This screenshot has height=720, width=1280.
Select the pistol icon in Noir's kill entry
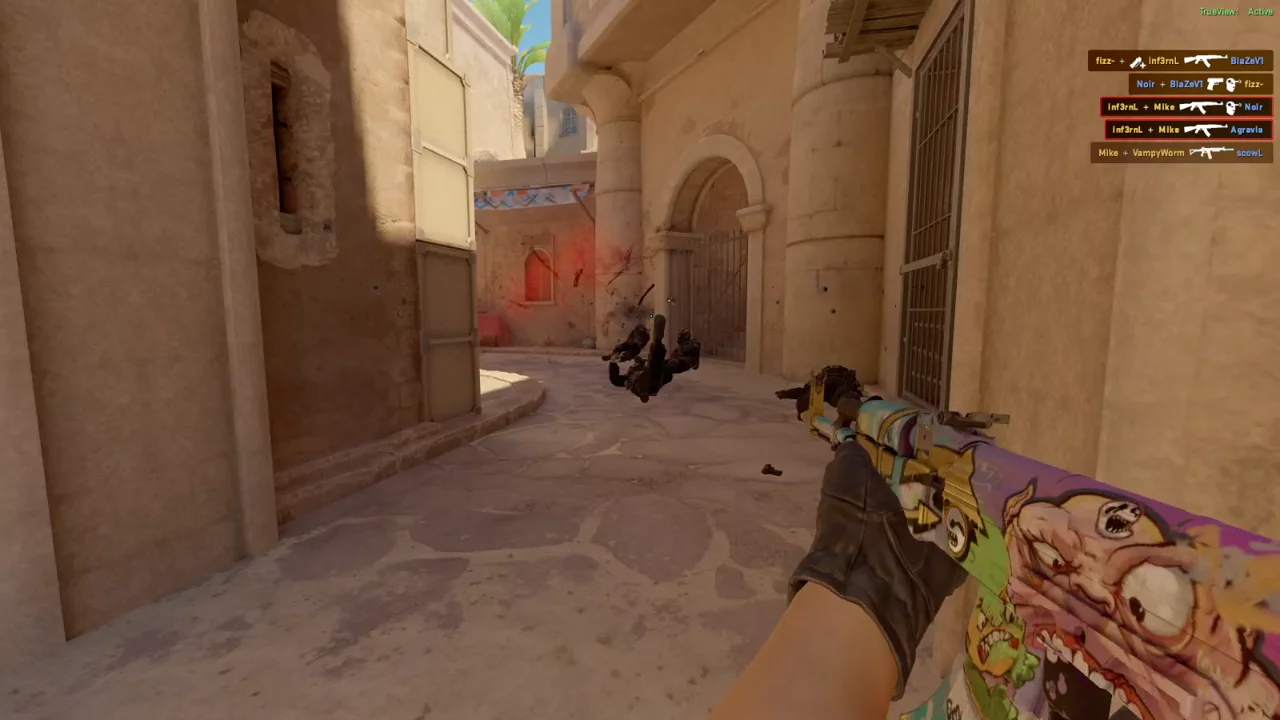tap(1215, 84)
